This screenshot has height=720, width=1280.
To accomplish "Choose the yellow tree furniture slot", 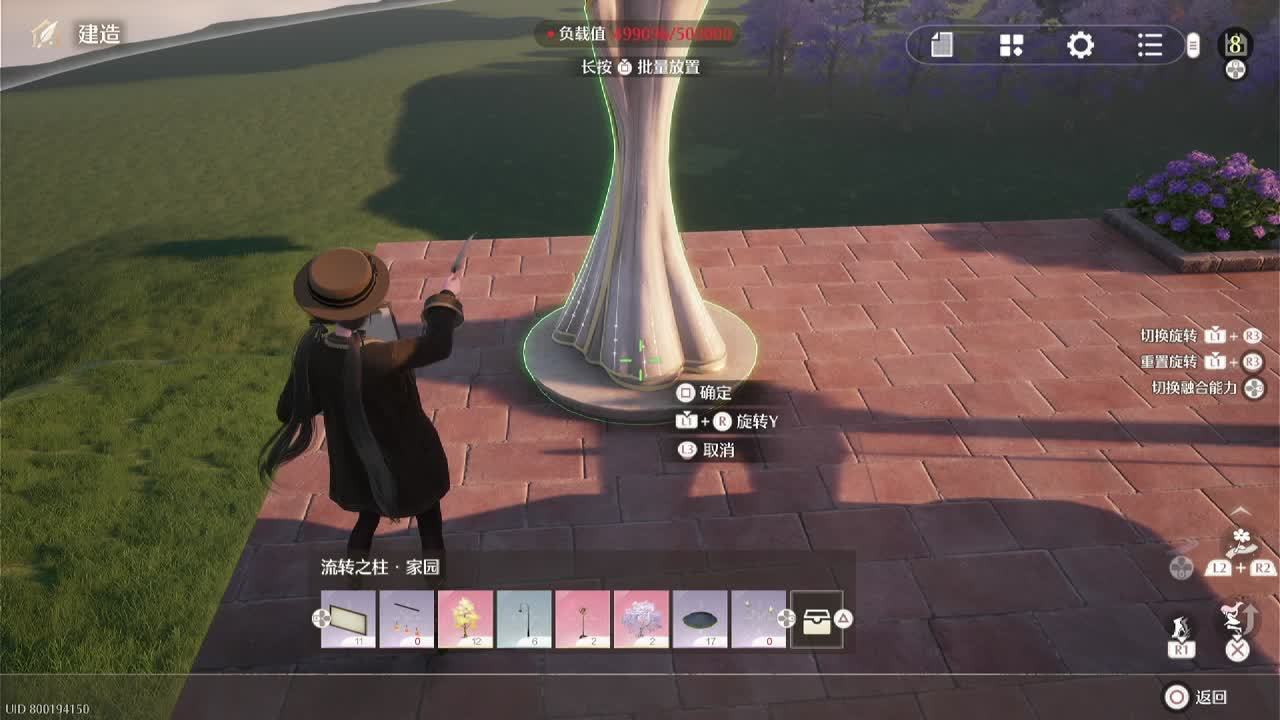I will (x=465, y=619).
